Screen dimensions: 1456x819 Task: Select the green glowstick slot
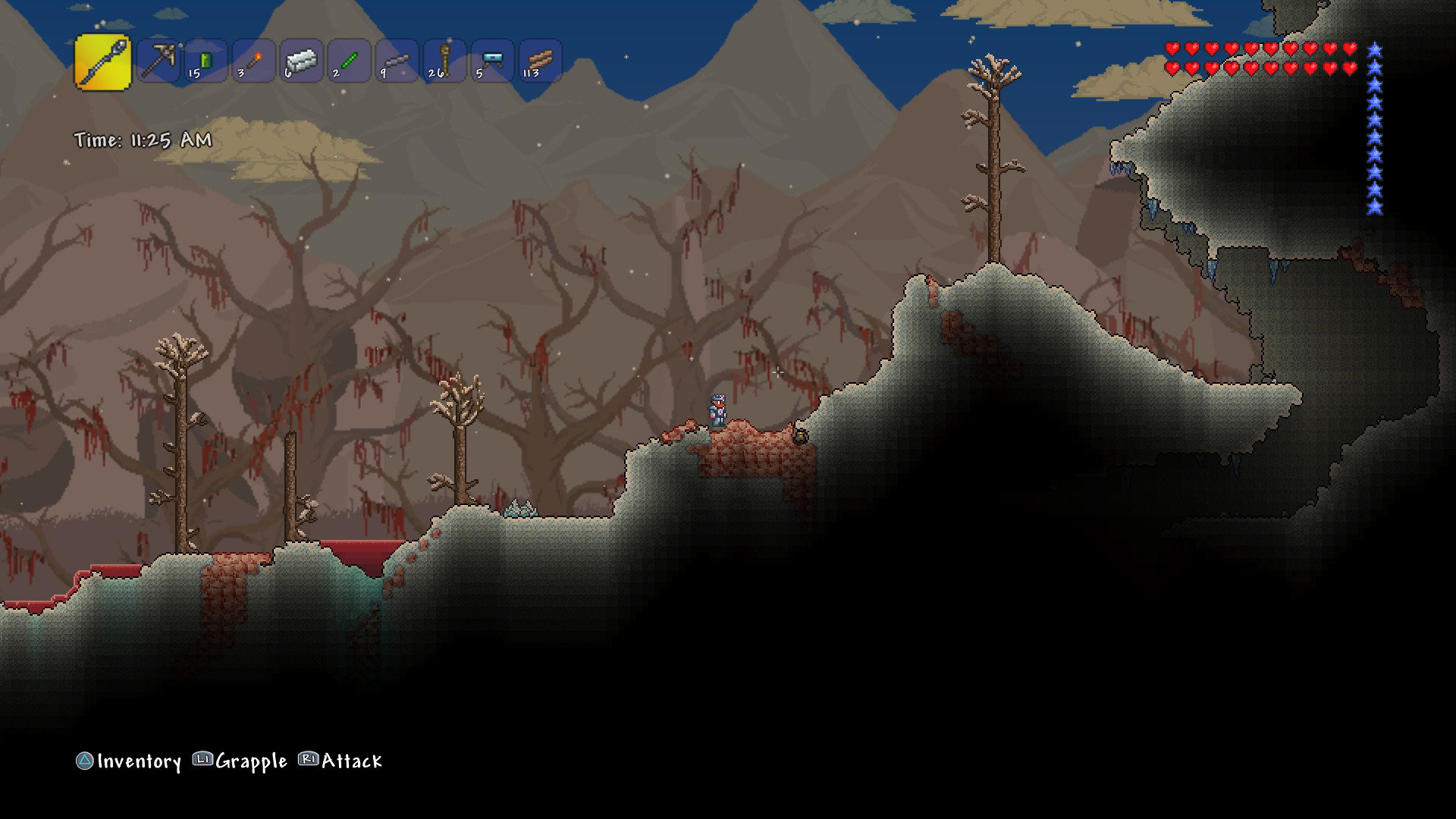pos(350,61)
